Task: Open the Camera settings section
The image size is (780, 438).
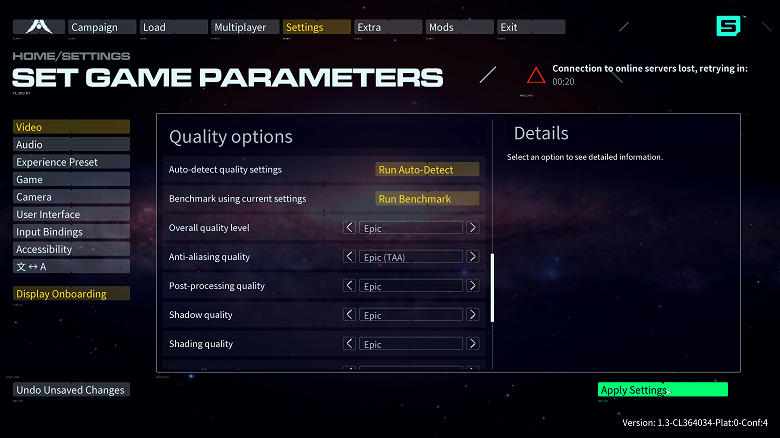Action: 71,197
